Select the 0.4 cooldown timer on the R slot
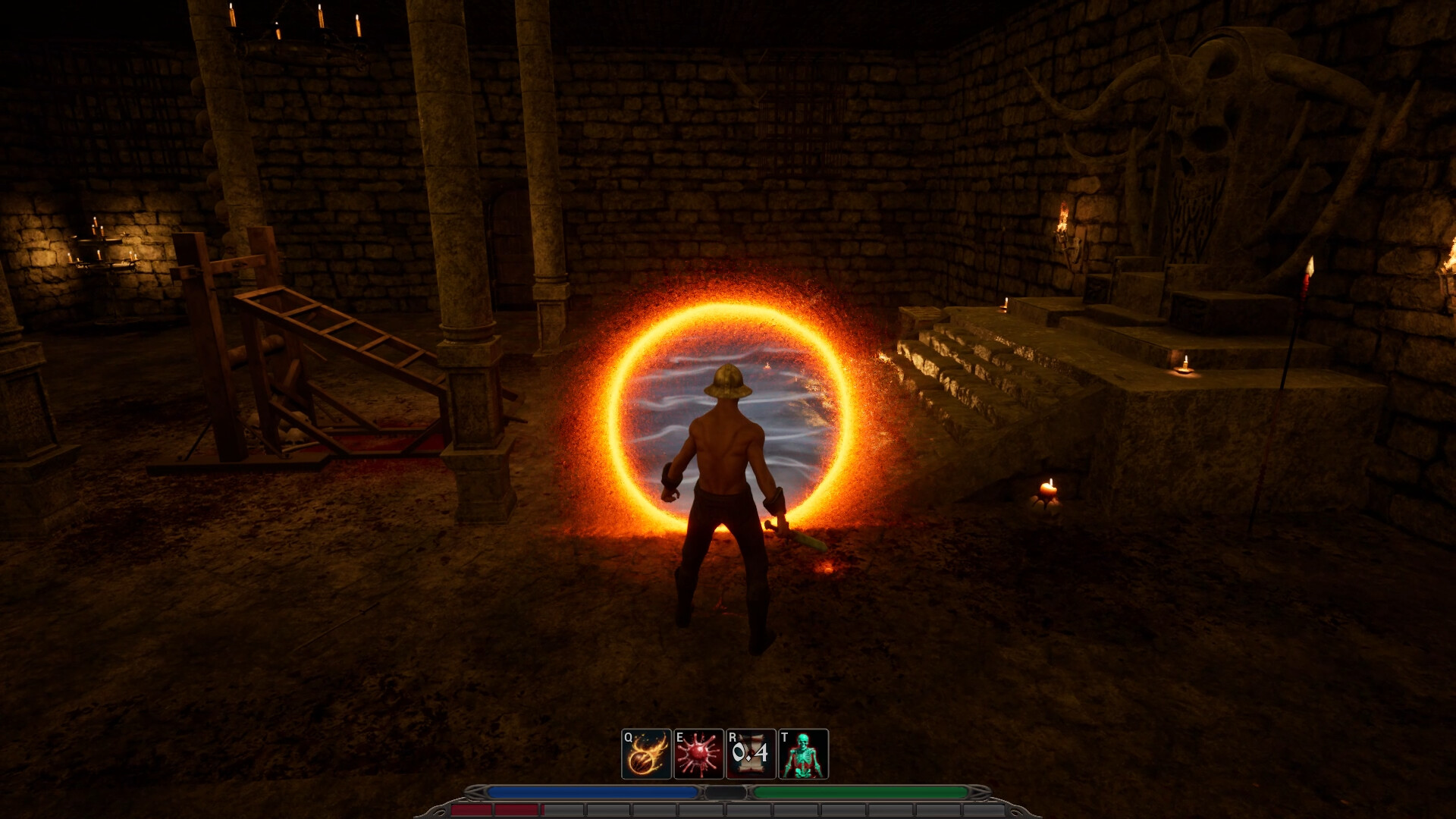The height and width of the screenshot is (819, 1456). tap(751, 753)
